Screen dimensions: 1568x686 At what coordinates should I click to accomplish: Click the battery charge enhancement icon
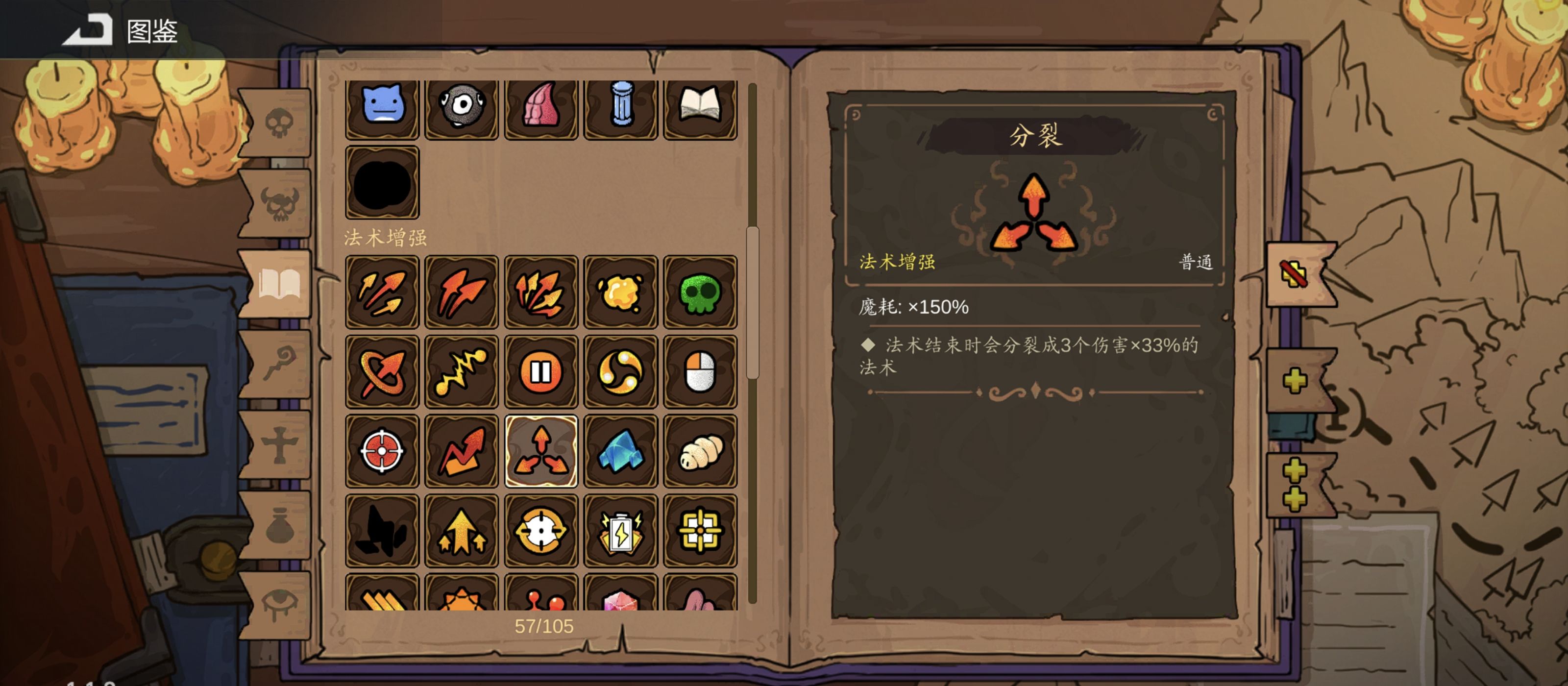coord(621,531)
